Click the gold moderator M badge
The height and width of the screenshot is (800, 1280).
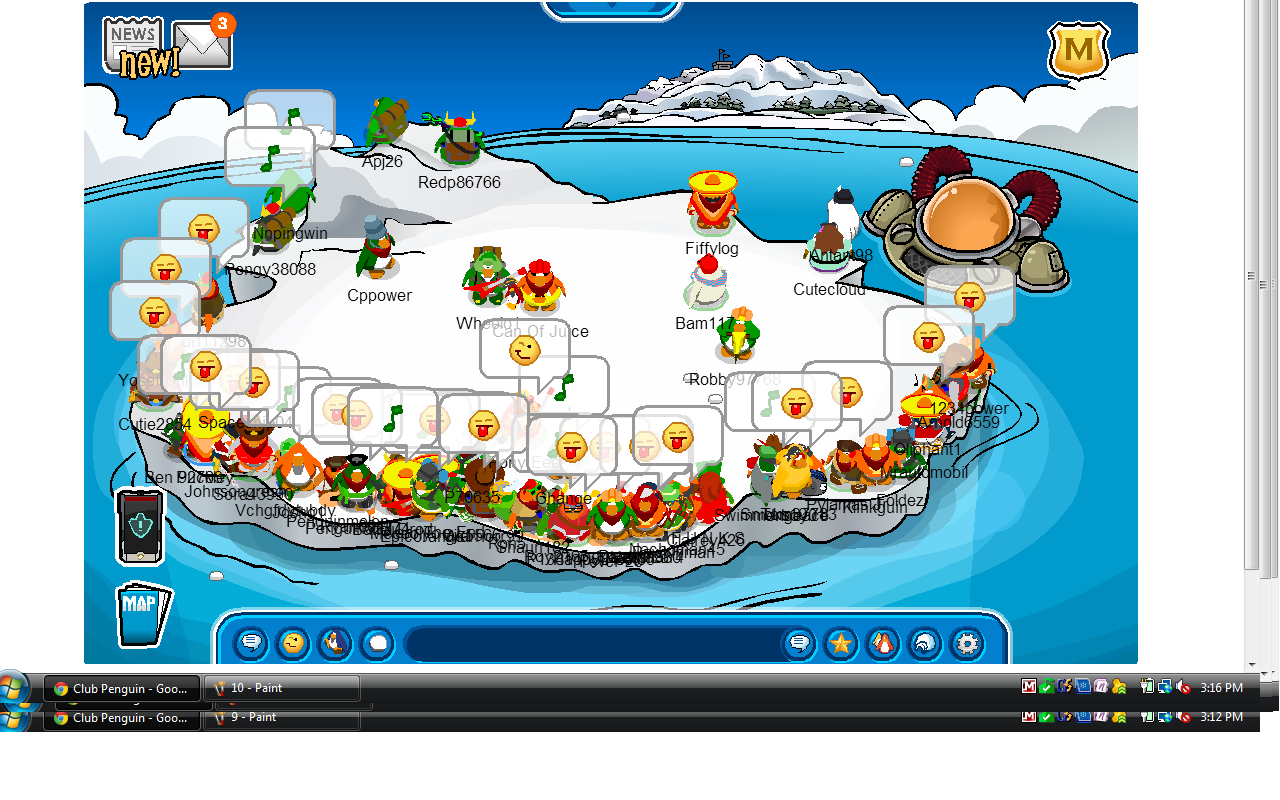point(1078,50)
